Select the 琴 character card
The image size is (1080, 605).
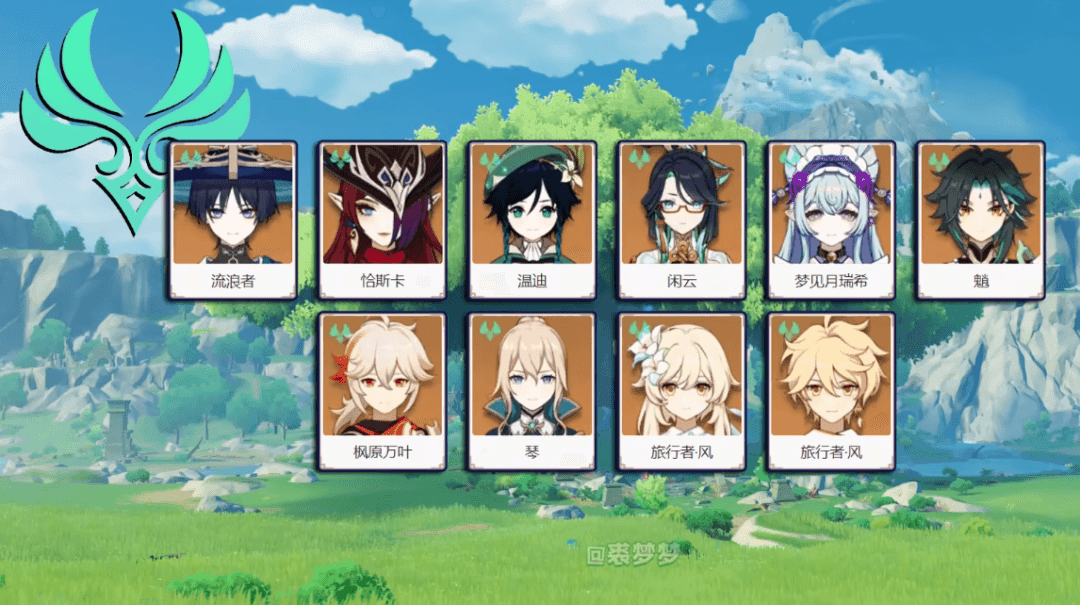pyautogui.click(x=532, y=392)
